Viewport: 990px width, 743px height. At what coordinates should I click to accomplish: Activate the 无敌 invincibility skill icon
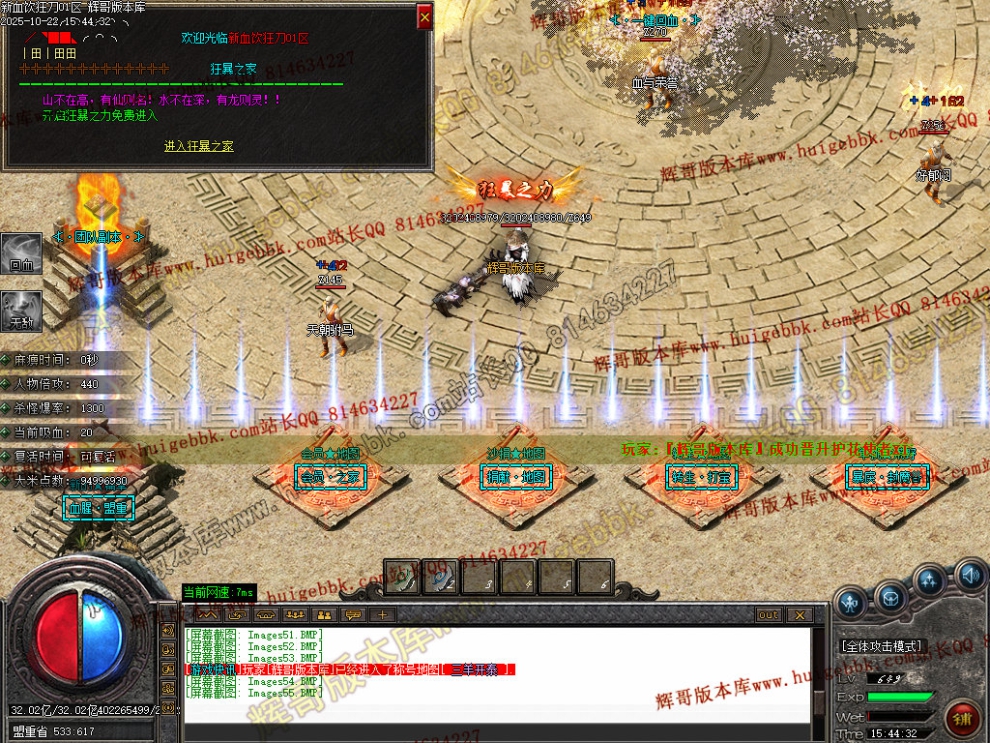click(21, 311)
